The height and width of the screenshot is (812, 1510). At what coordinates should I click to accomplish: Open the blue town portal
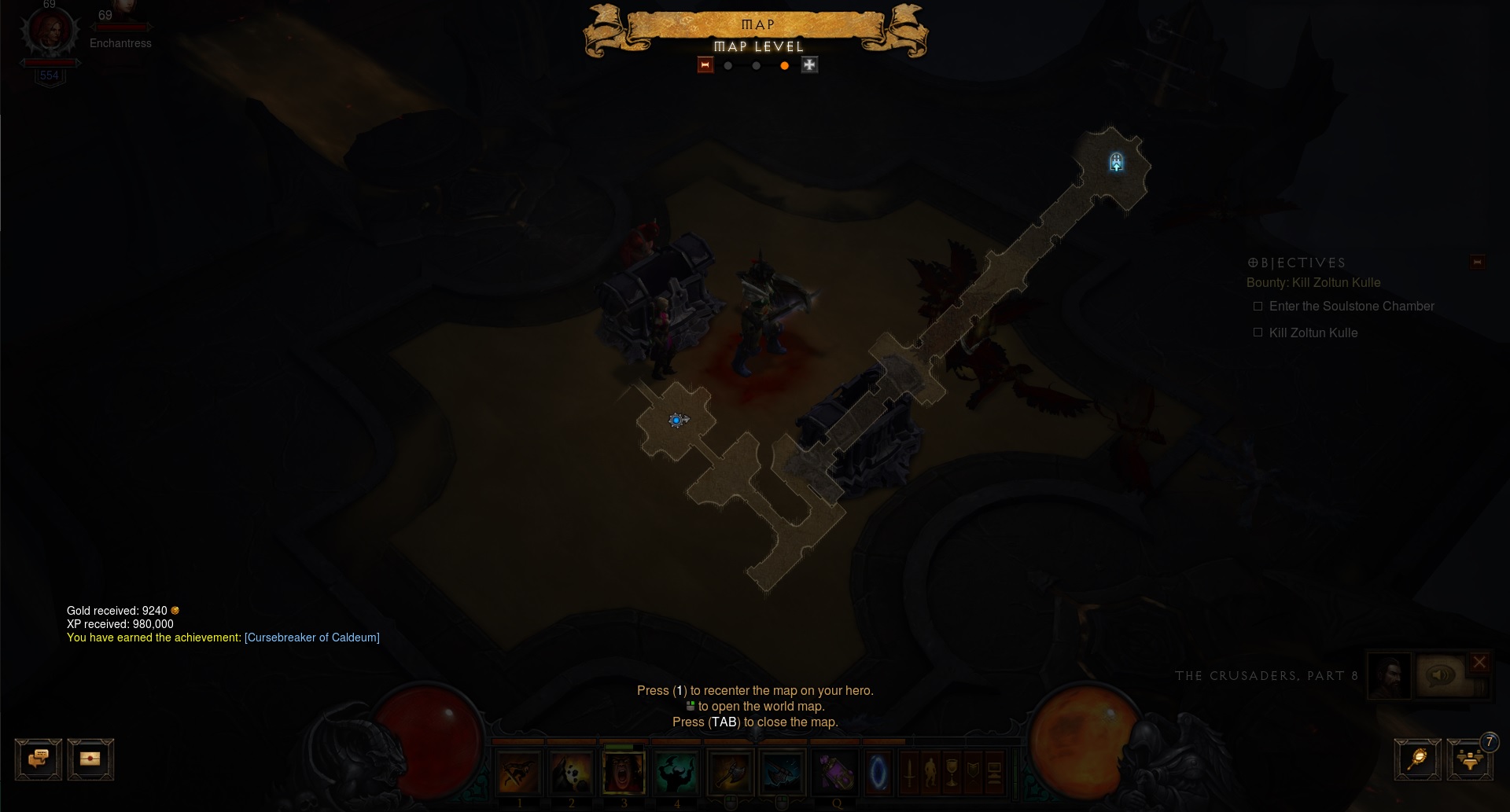tap(878, 772)
